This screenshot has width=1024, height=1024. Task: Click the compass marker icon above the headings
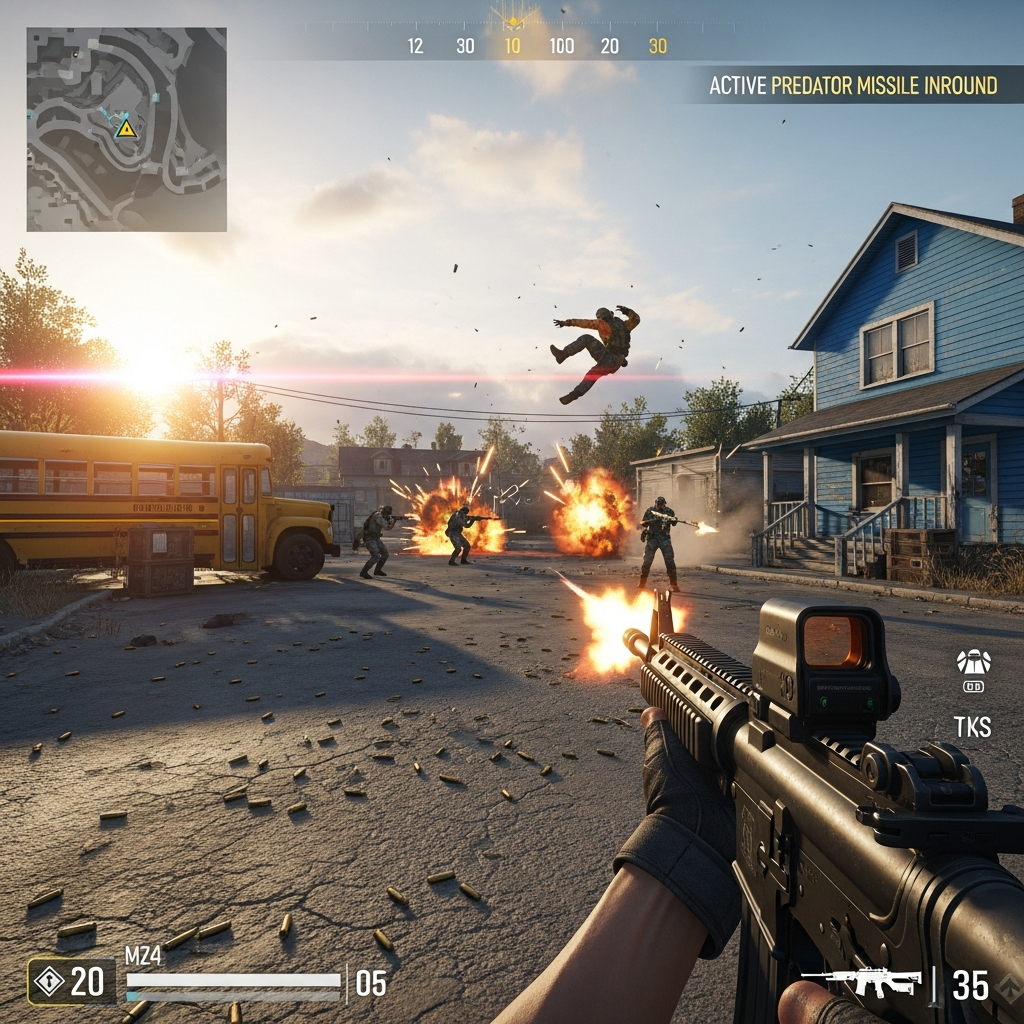coord(513,17)
